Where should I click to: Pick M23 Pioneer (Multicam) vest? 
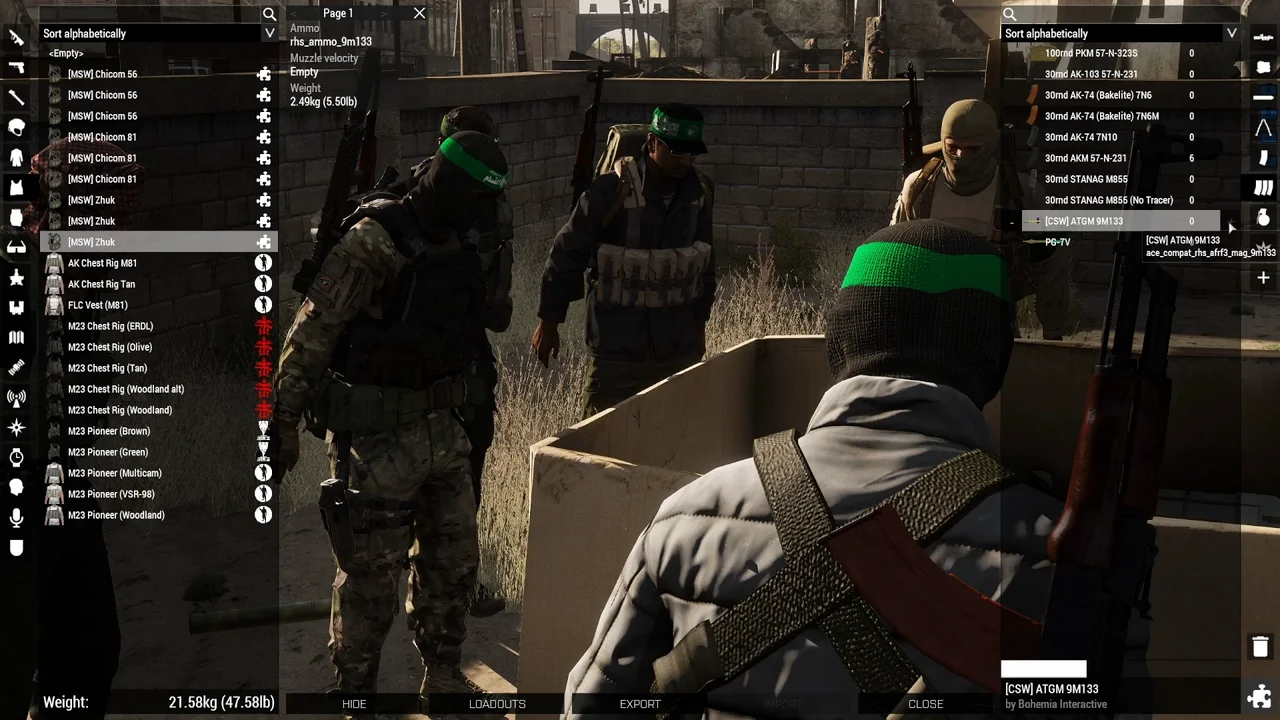click(114, 473)
